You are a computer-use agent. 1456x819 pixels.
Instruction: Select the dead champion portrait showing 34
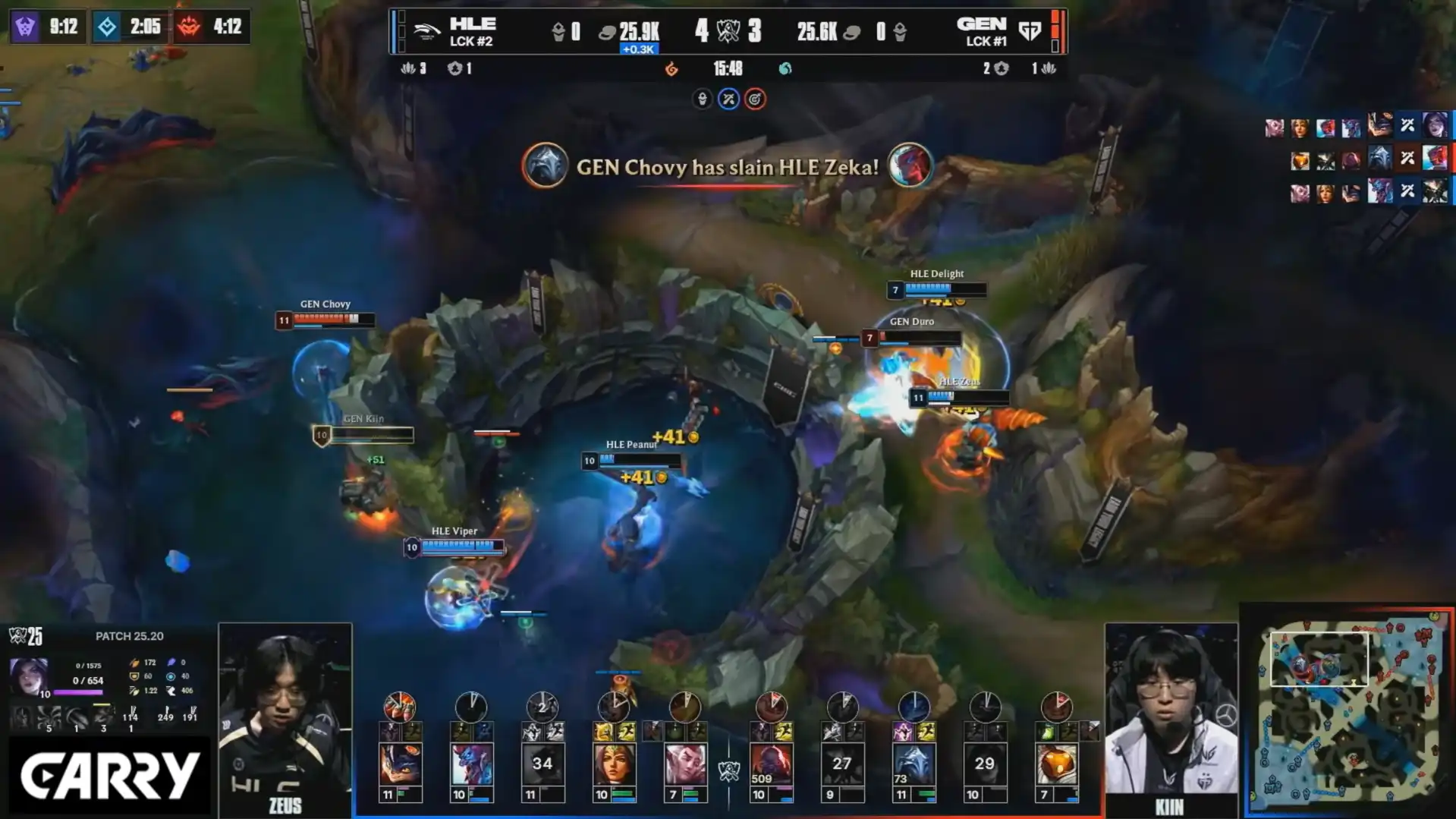[542, 764]
